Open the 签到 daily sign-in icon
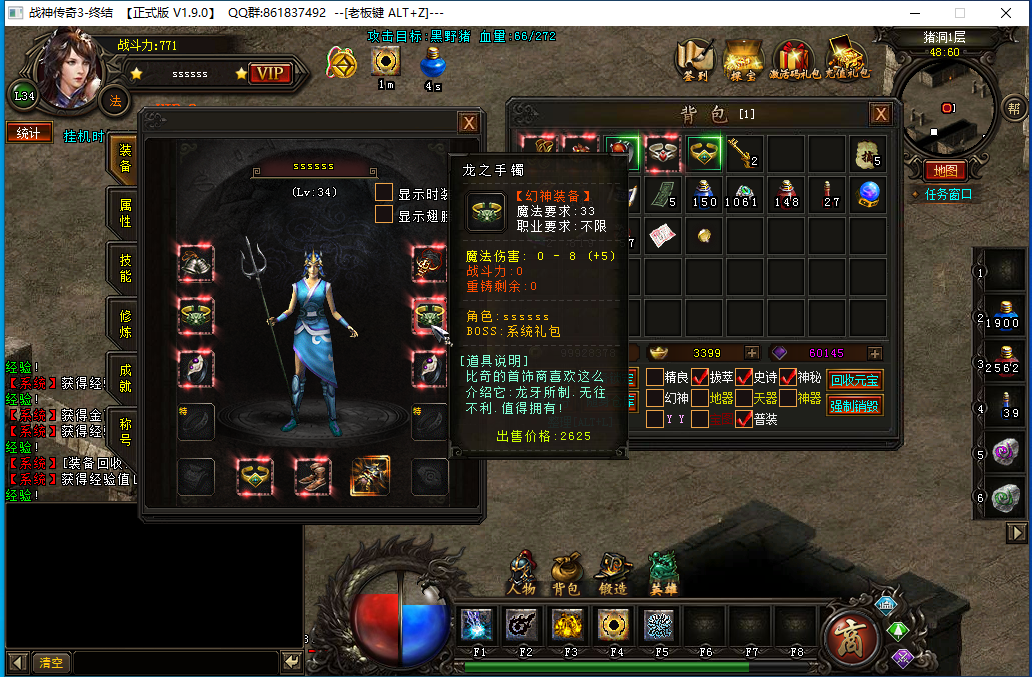Viewport: 1032px width, 677px height. (694, 59)
